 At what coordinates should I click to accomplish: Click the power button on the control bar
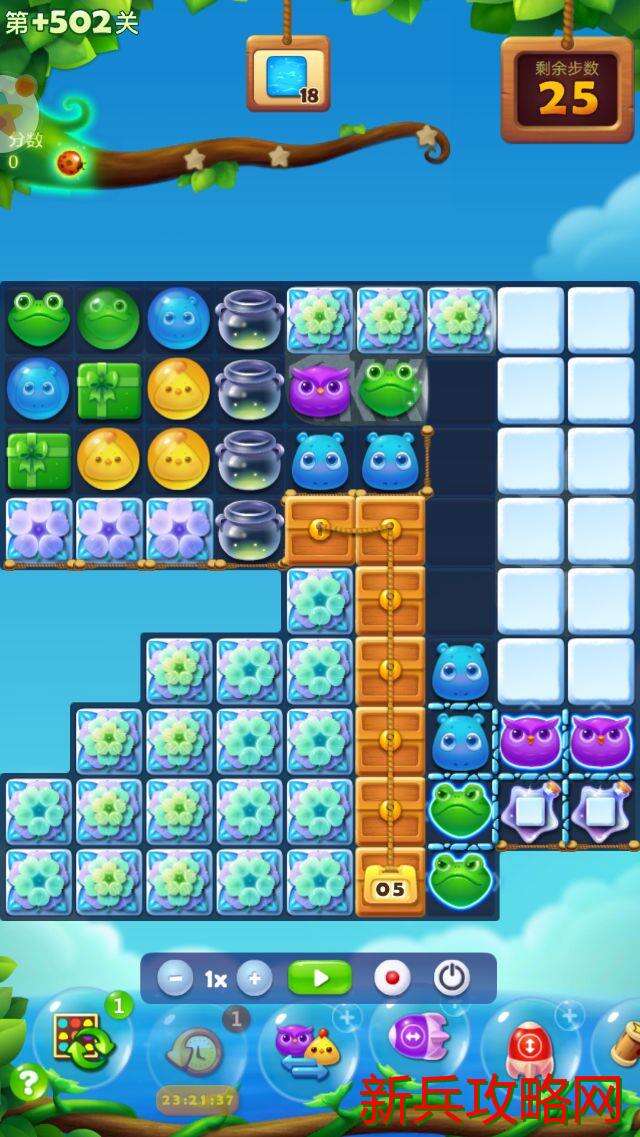click(451, 978)
